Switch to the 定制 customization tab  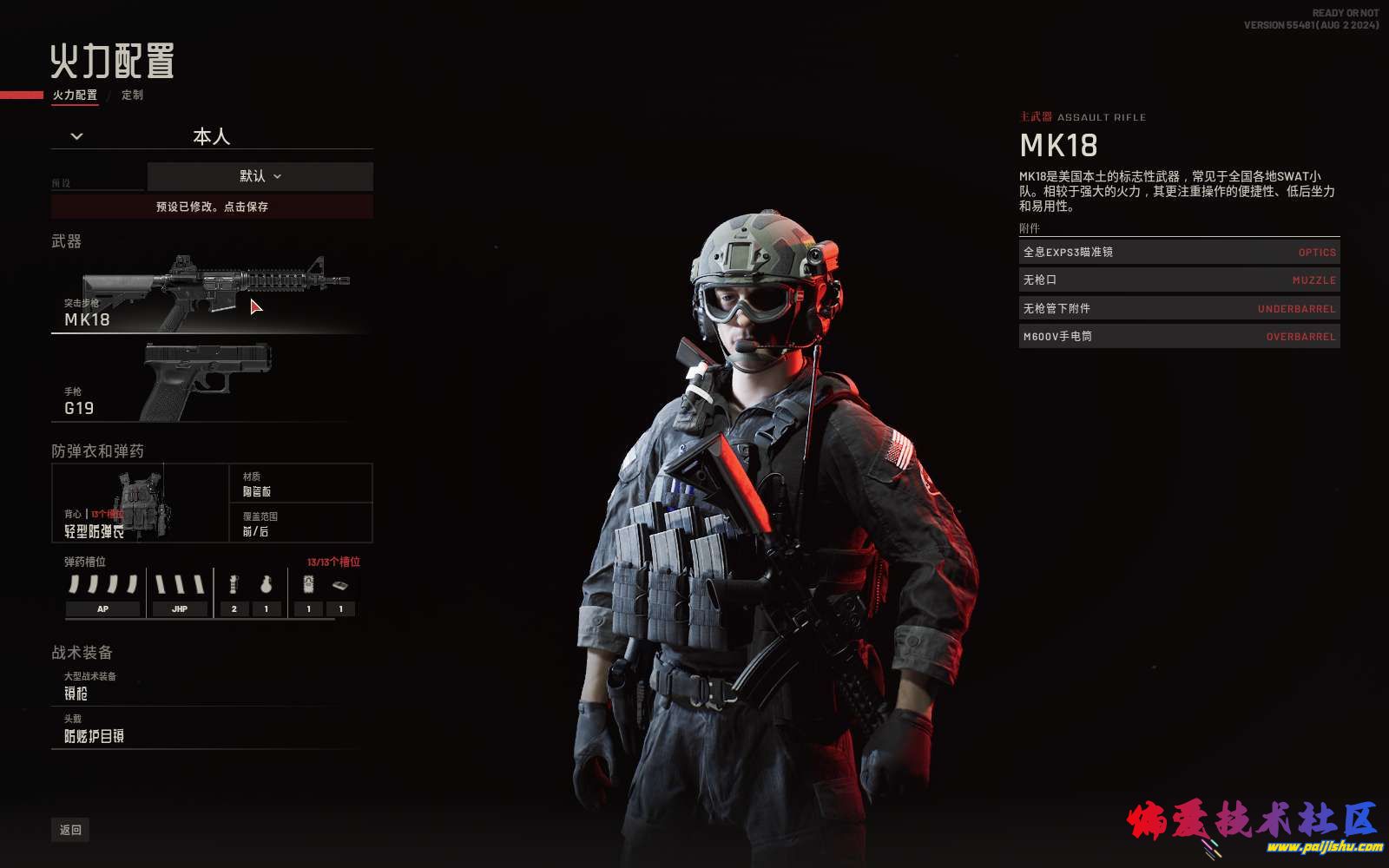[132, 95]
